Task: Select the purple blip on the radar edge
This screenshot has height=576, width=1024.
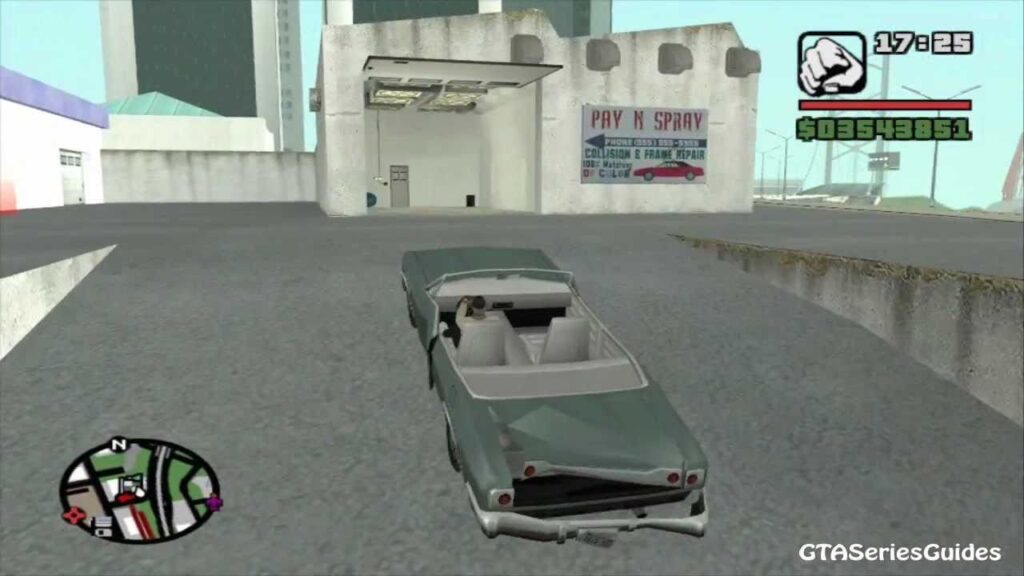Action: pyautogui.click(x=215, y=501)
